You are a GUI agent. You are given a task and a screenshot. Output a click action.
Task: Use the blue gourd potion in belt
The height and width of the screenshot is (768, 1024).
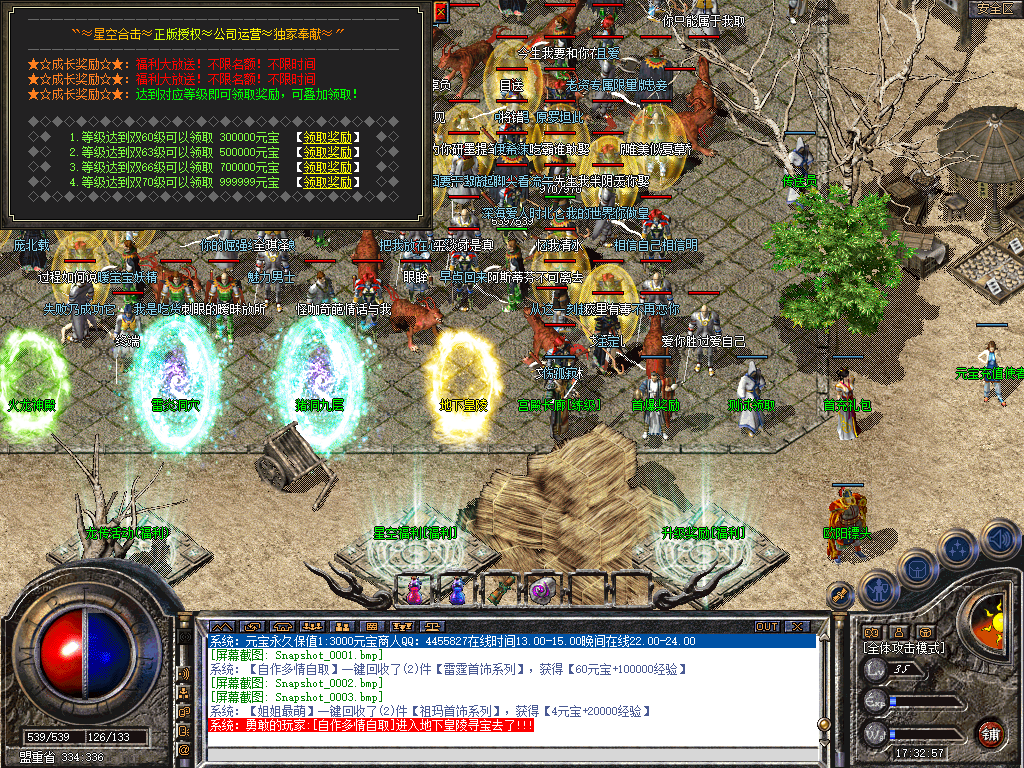click(457, 590)
